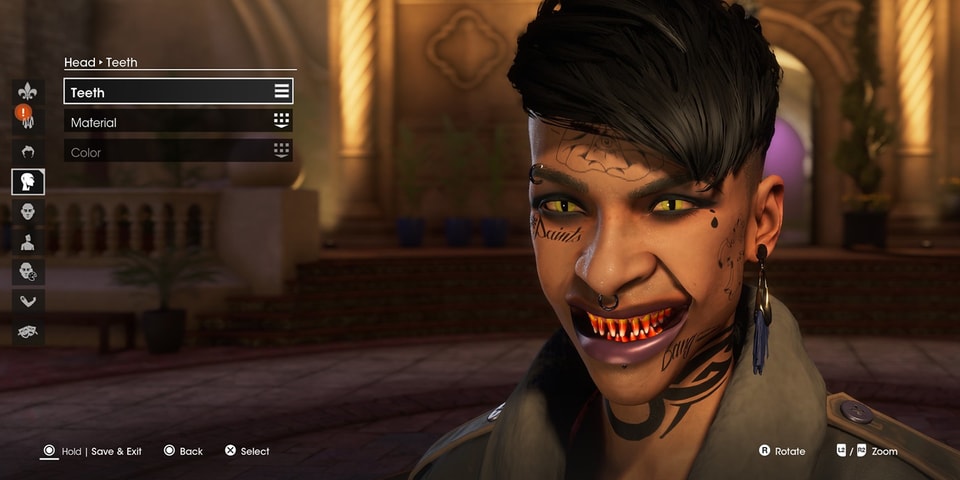This screenshot has height=480, width=960.
Task: Click the Select option in the bottom bar
Action: 254,452
